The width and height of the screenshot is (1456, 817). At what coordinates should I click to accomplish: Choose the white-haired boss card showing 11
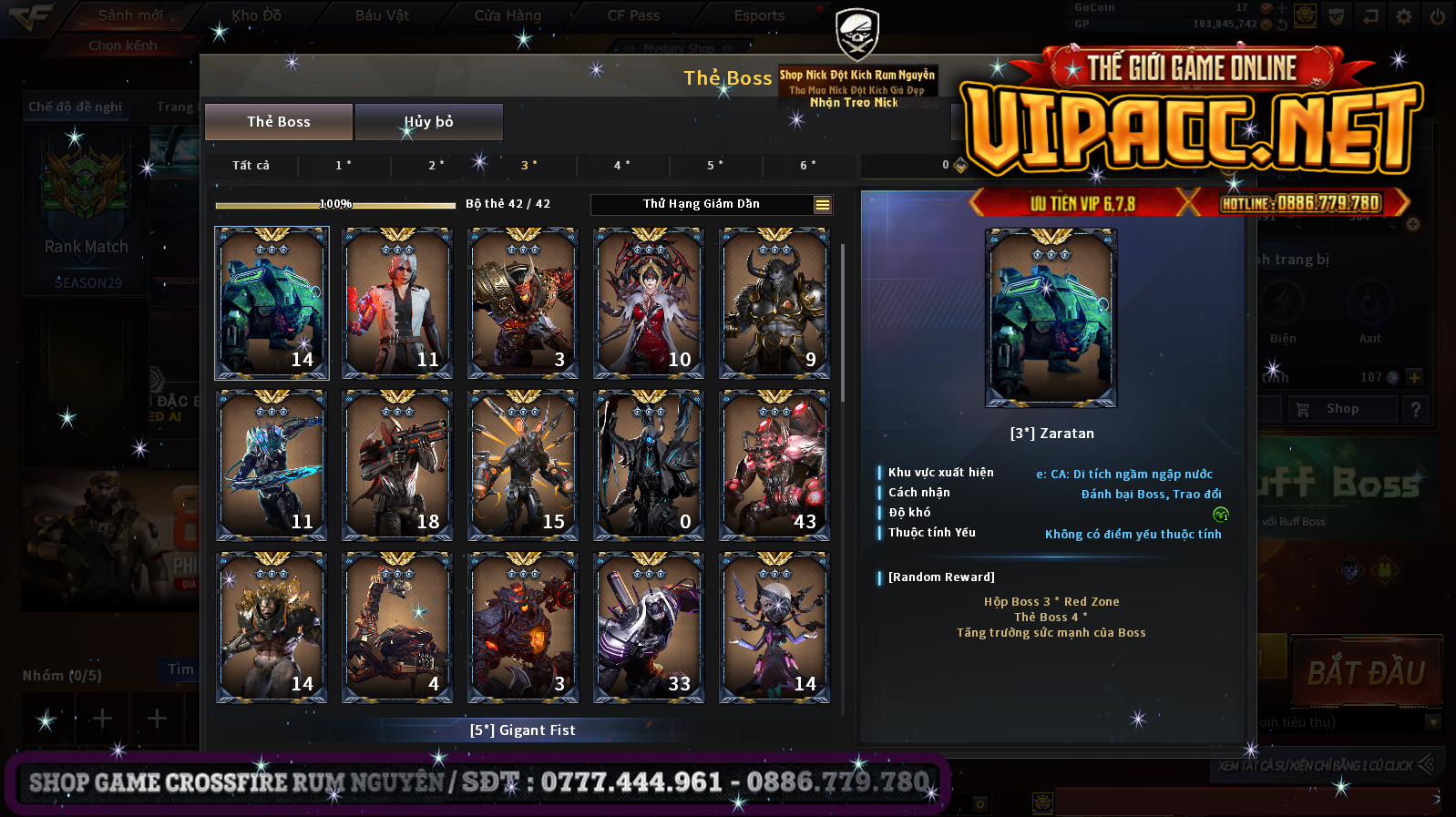tap(397, 303)
